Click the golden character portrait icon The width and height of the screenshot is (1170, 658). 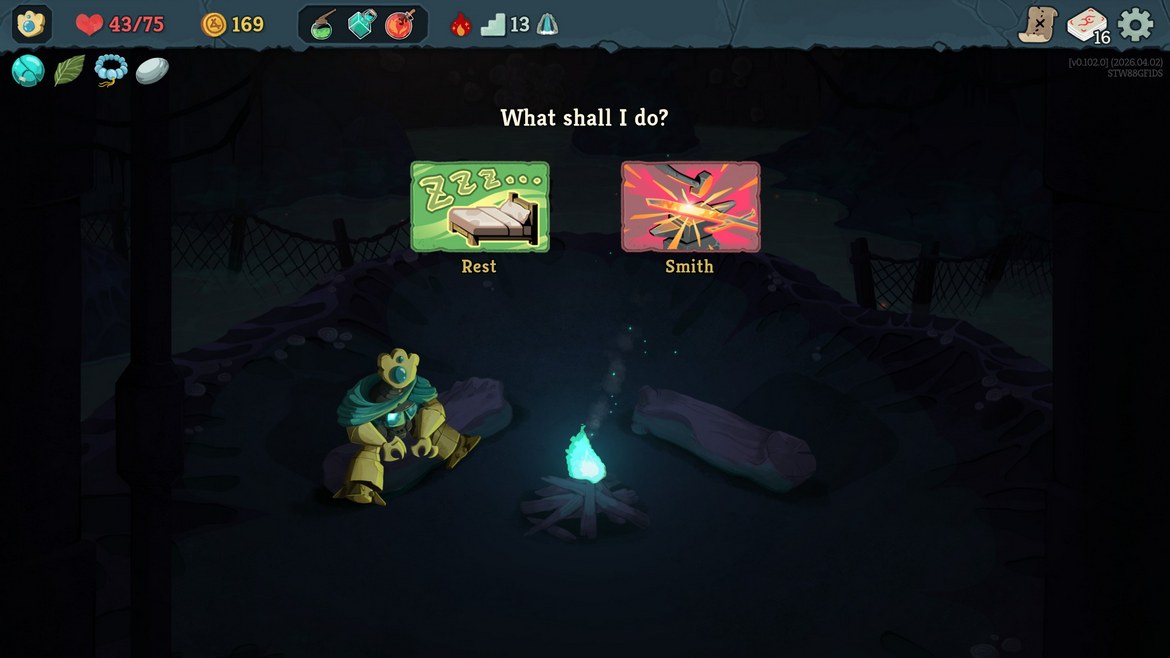(31, 24)
